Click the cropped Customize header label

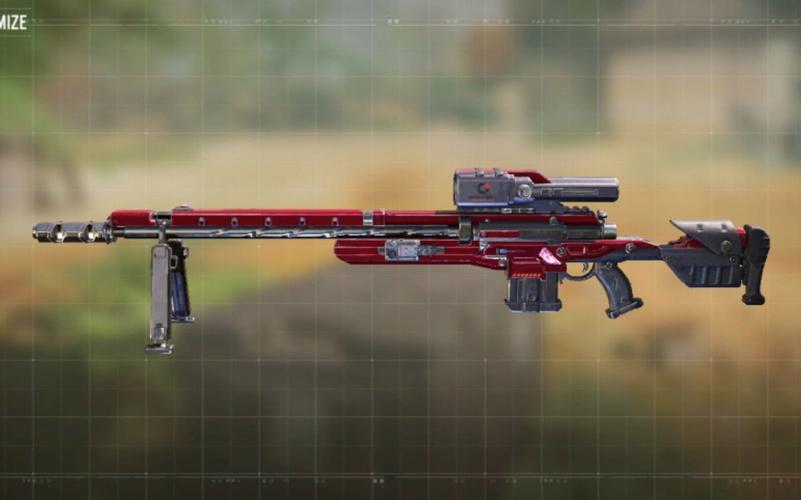coord(13,21)
